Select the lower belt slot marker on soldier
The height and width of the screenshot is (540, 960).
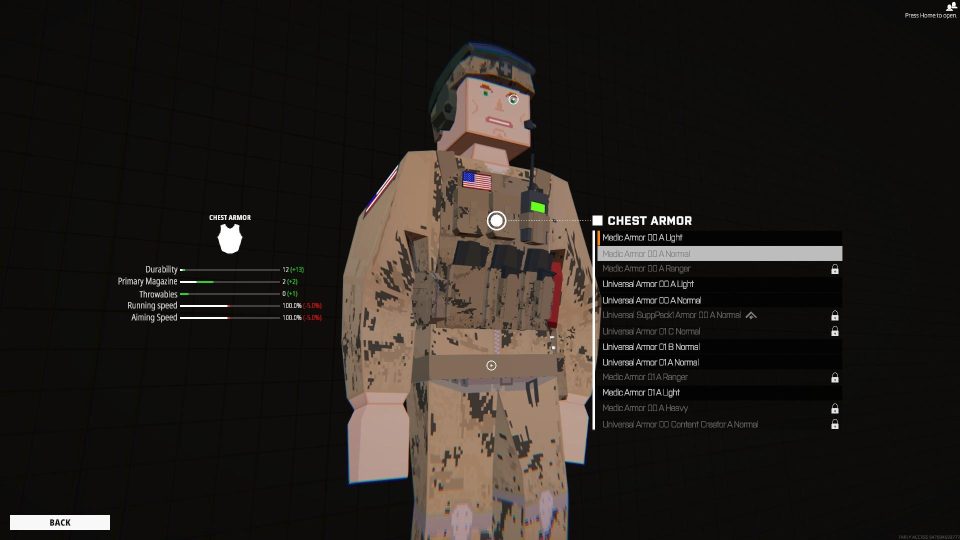coord(491,365)
